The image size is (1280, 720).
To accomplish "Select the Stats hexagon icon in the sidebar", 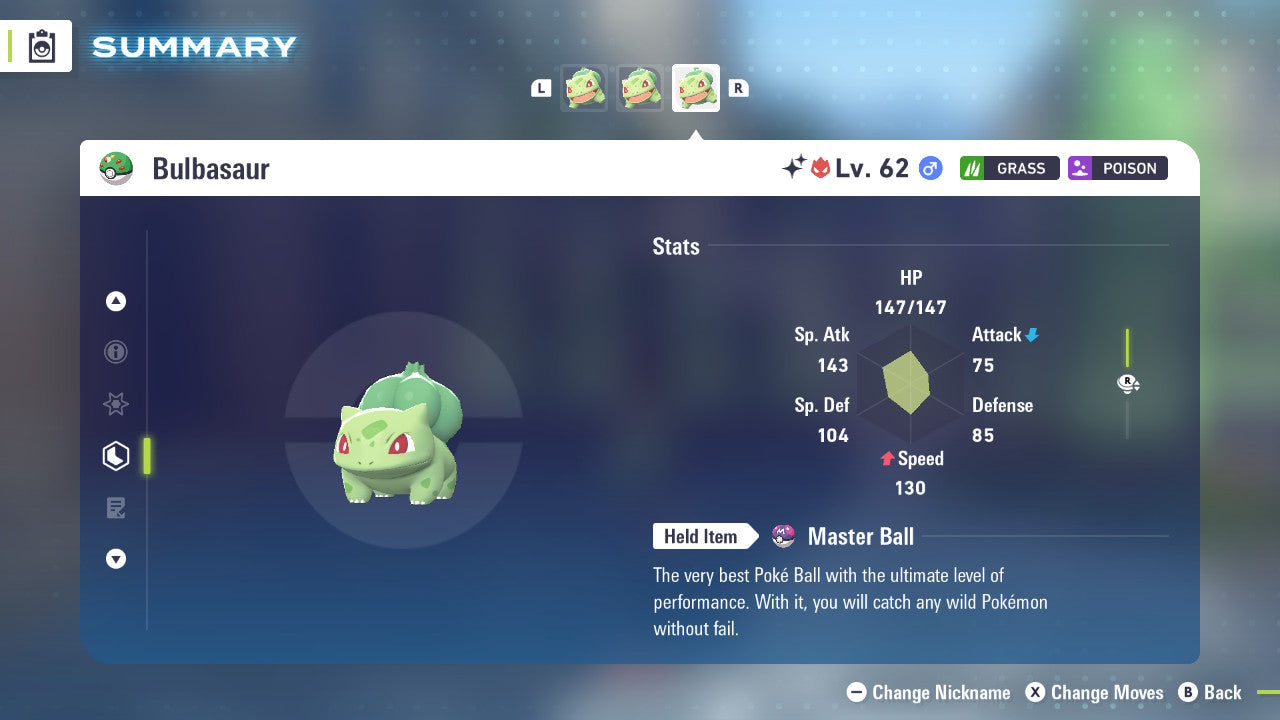I will pos(115,455).
